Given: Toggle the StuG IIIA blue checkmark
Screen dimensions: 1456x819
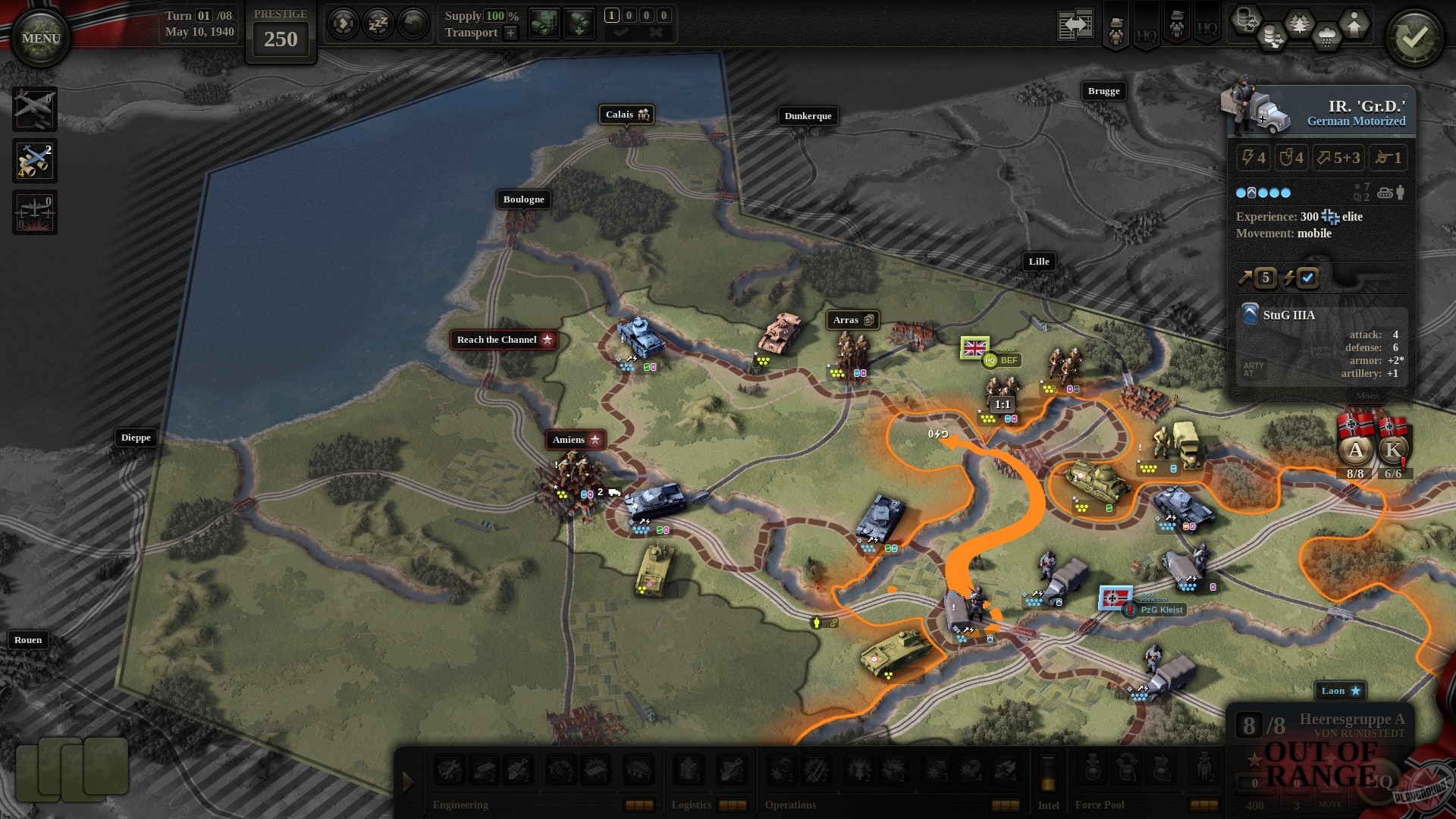Looking at the screenshot, I should point(1308,278).
